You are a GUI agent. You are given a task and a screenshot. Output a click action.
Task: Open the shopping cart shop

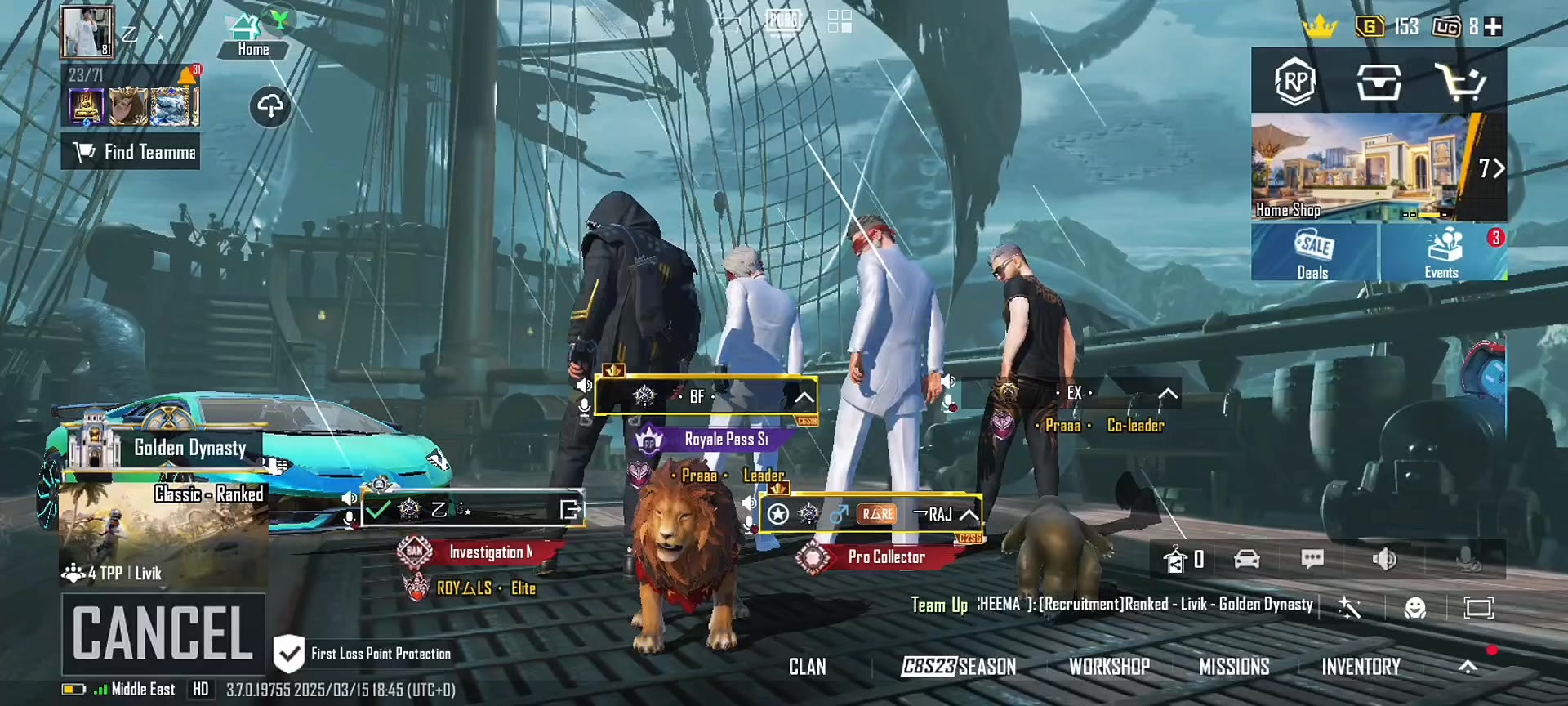tap(1461, 82)
